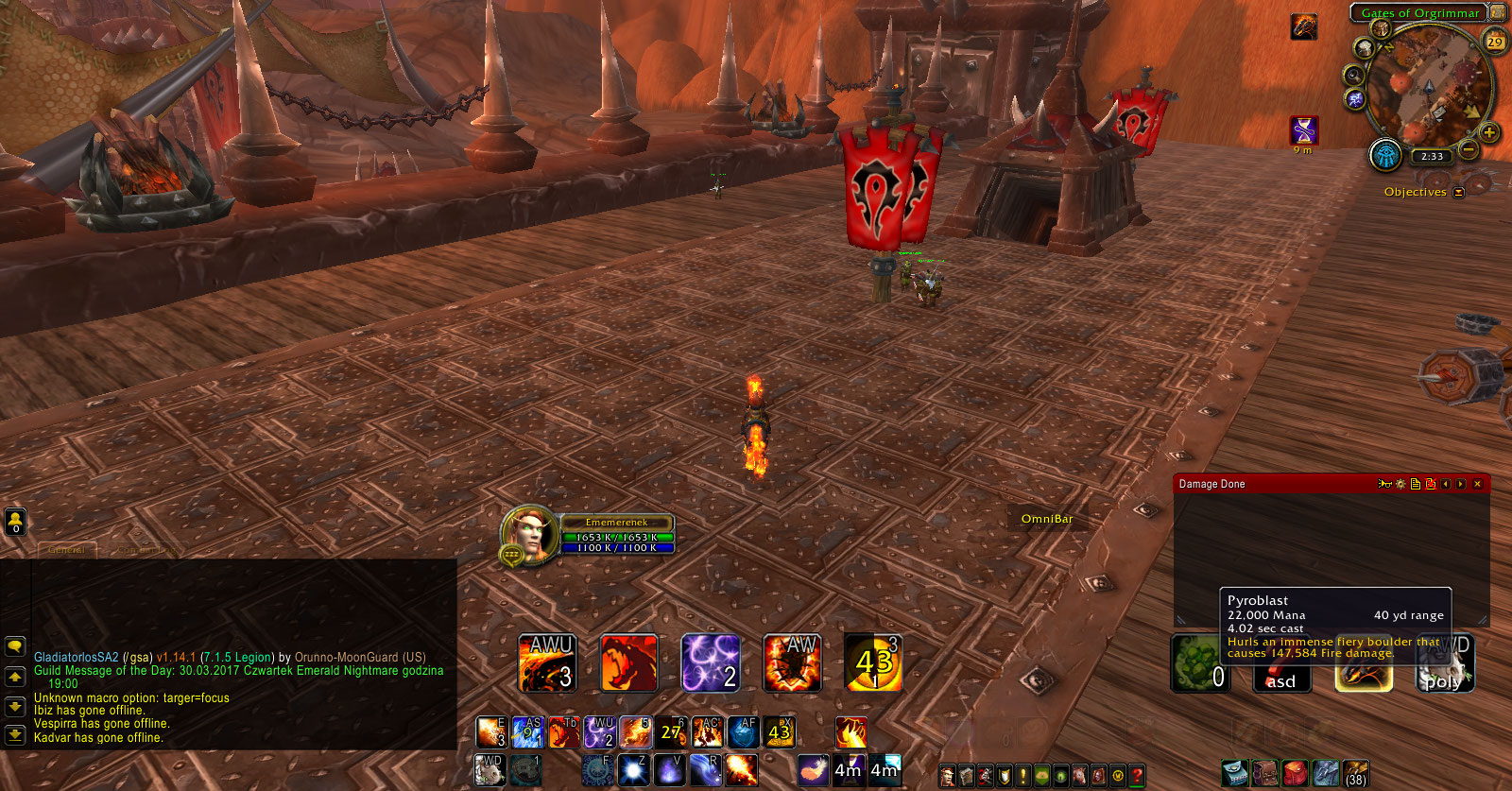Screen dimensions: 1512x791
Task: Open the character info icon in the micro menu
Action: (x=947, y=776)
